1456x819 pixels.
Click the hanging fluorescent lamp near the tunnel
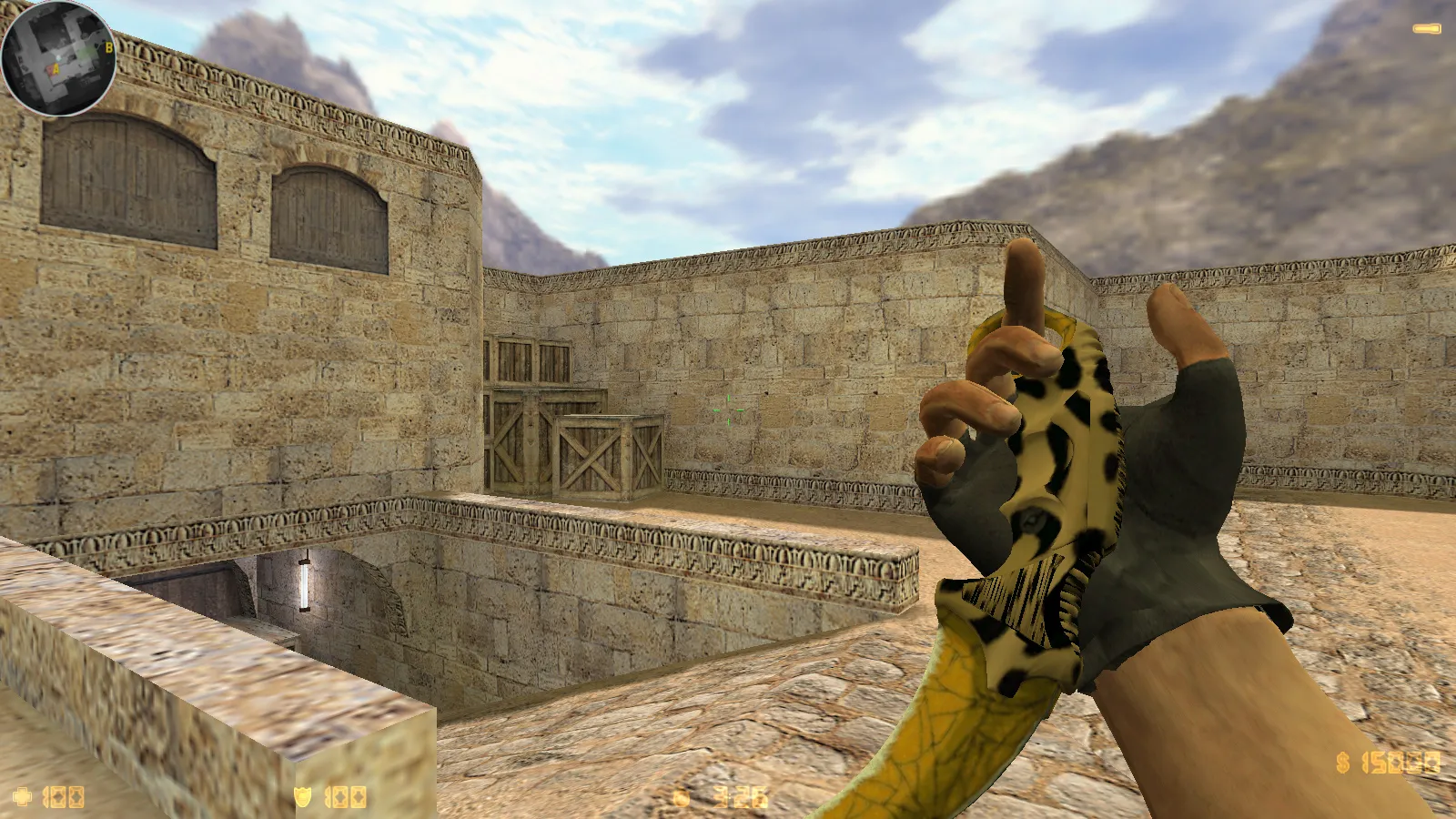(306, 587)
